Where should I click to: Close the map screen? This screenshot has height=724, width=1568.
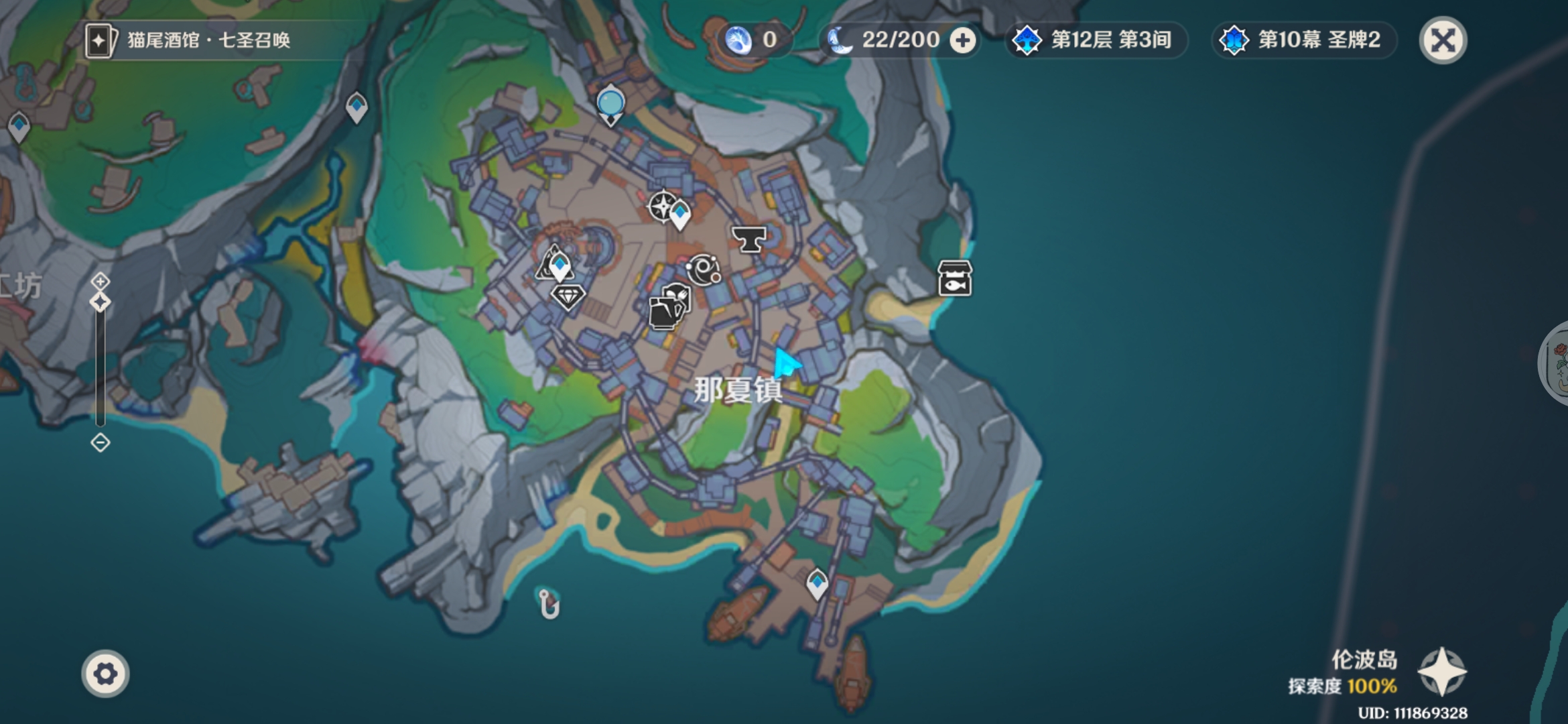click(1443, 40)
